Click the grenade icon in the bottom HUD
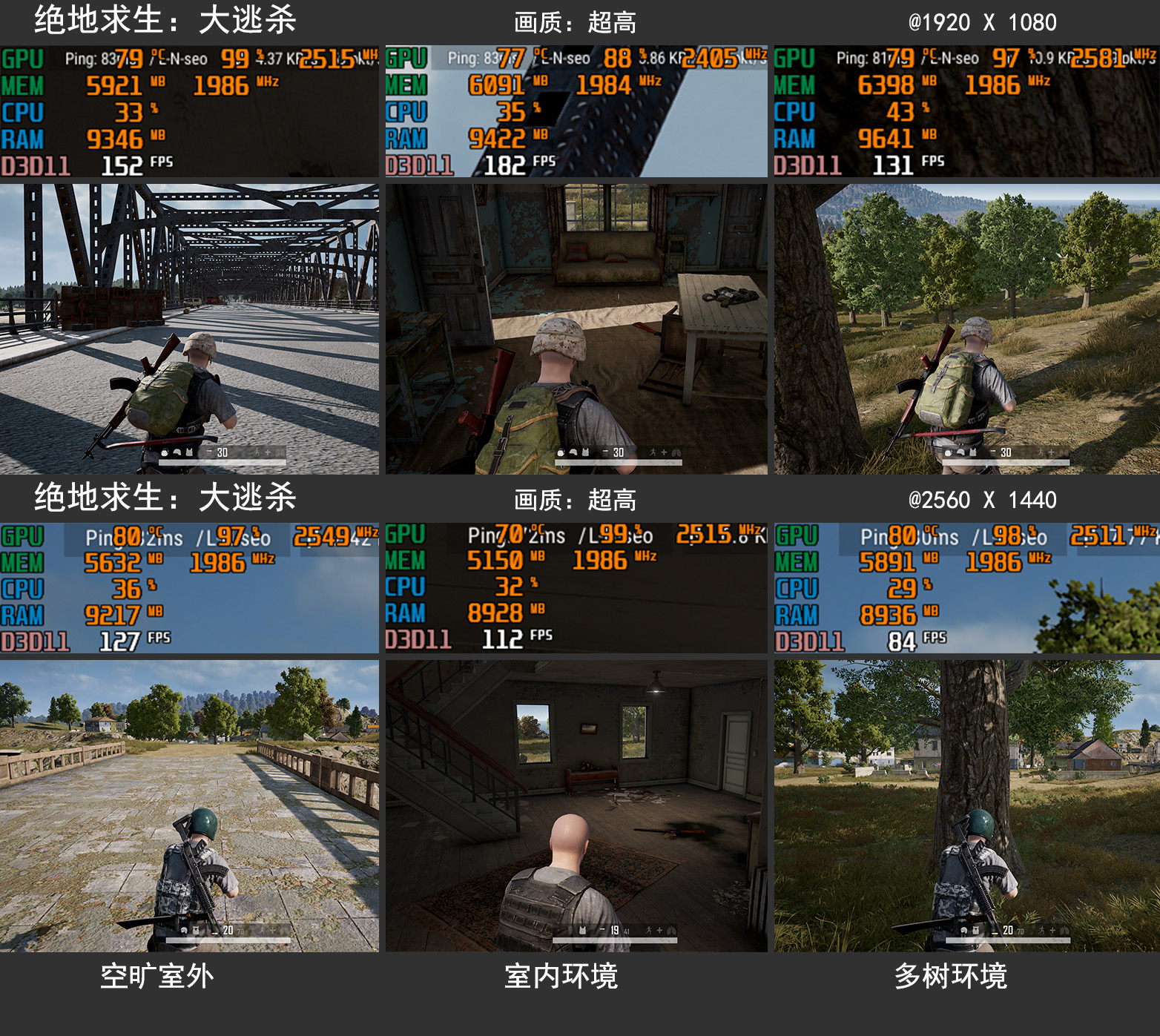The image size is (1160, 1036). (165, 452)
